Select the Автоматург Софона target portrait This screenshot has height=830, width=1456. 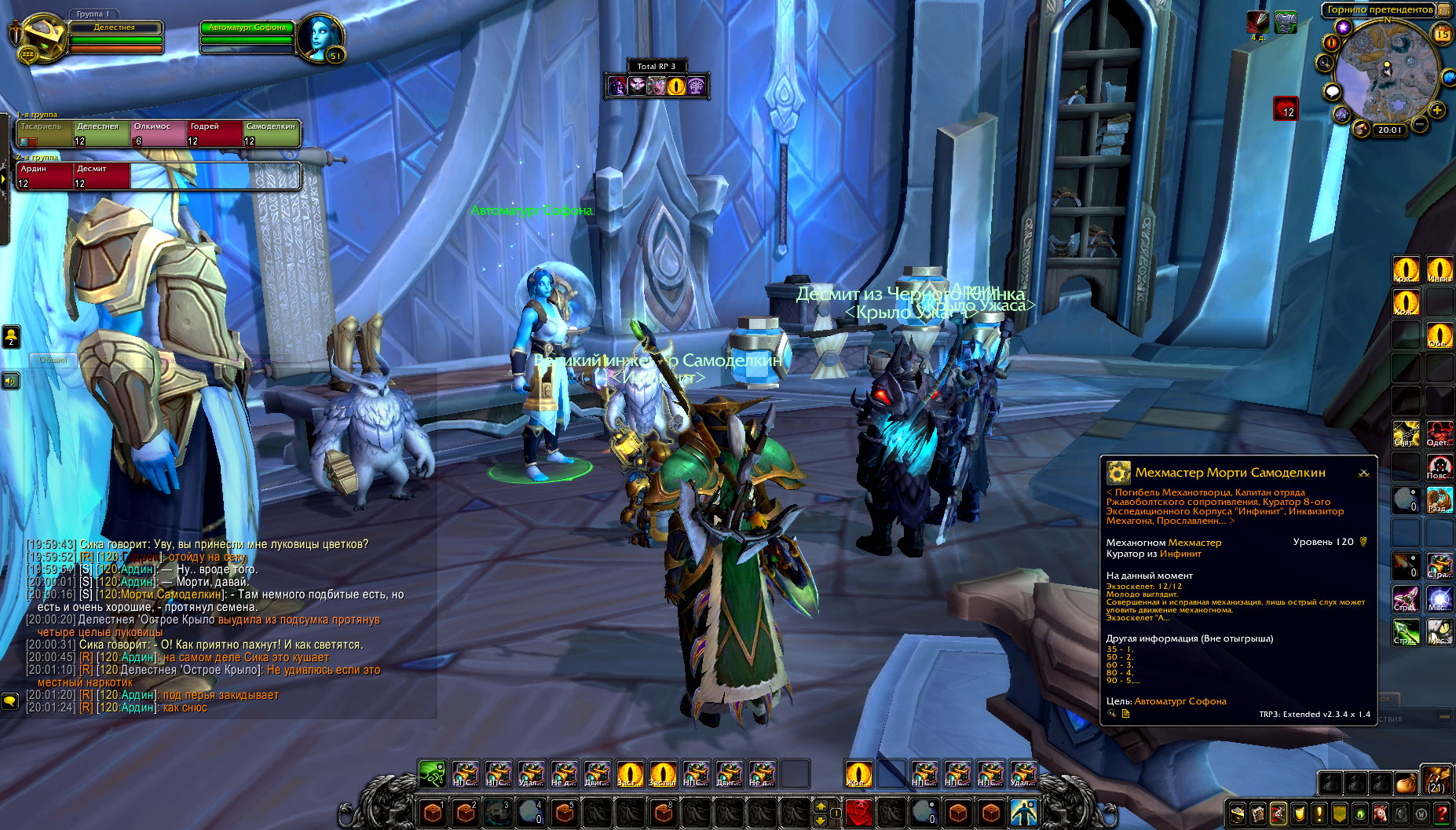click(320, 36)
